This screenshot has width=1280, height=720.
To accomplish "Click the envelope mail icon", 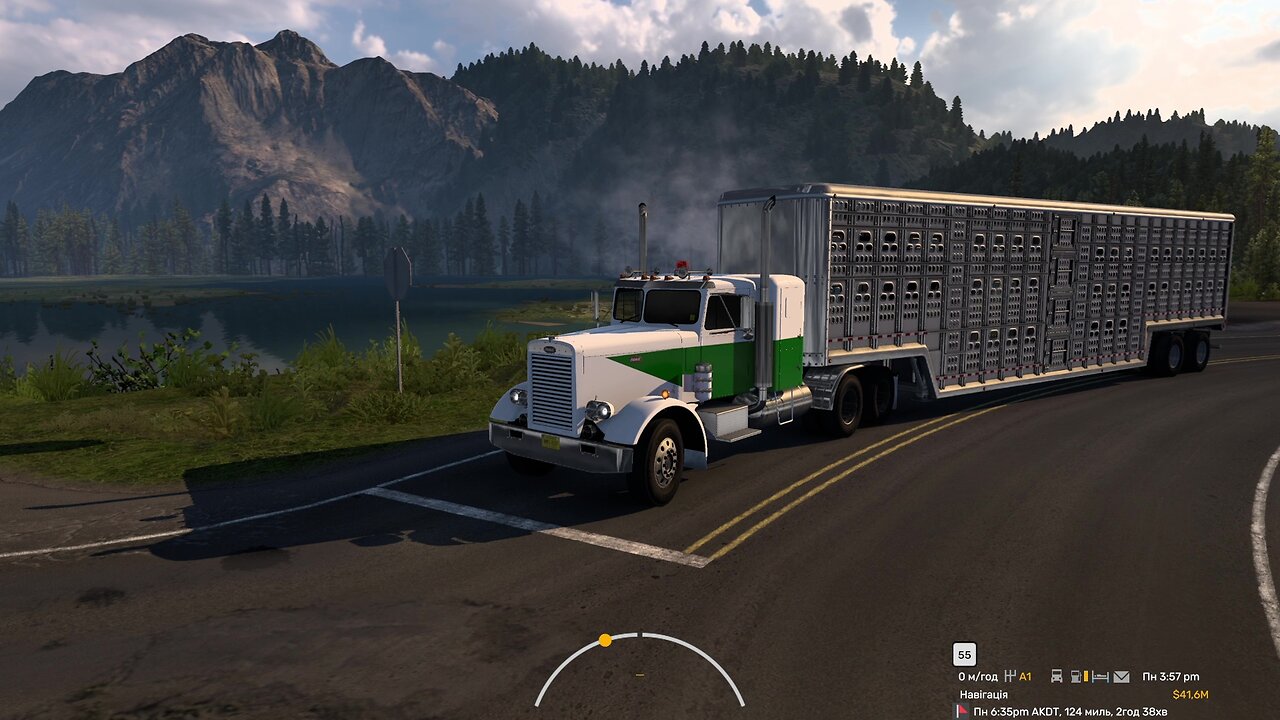I will click(1121, 677).
